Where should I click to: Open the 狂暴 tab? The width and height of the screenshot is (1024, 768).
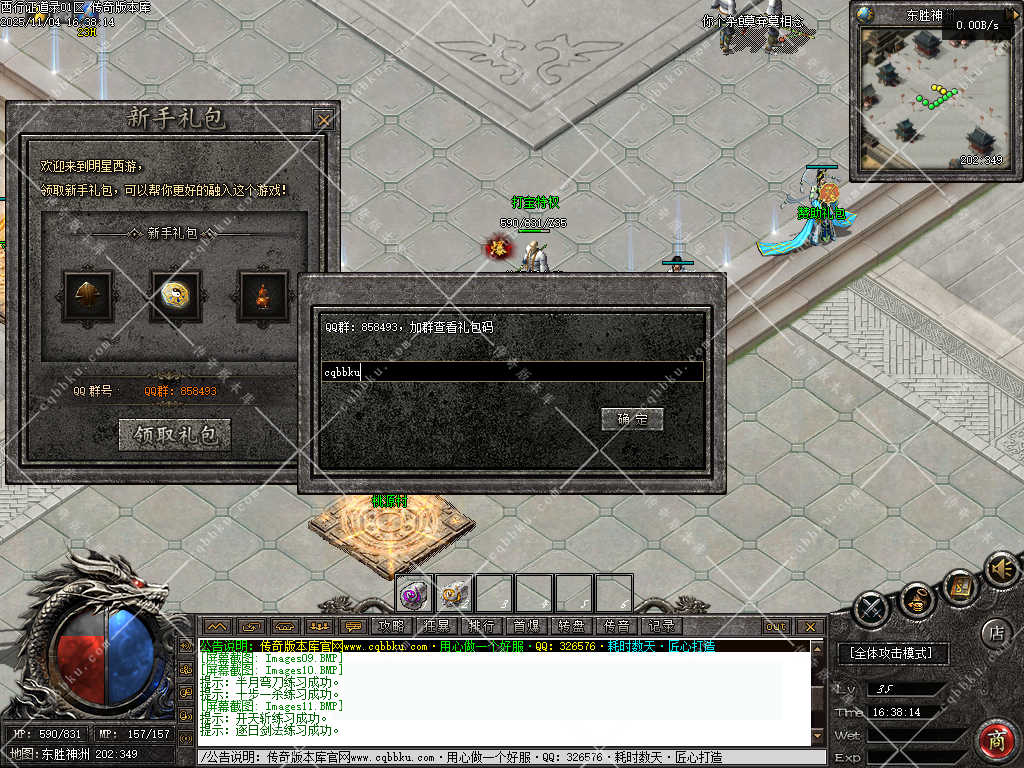tap(437, 626)
